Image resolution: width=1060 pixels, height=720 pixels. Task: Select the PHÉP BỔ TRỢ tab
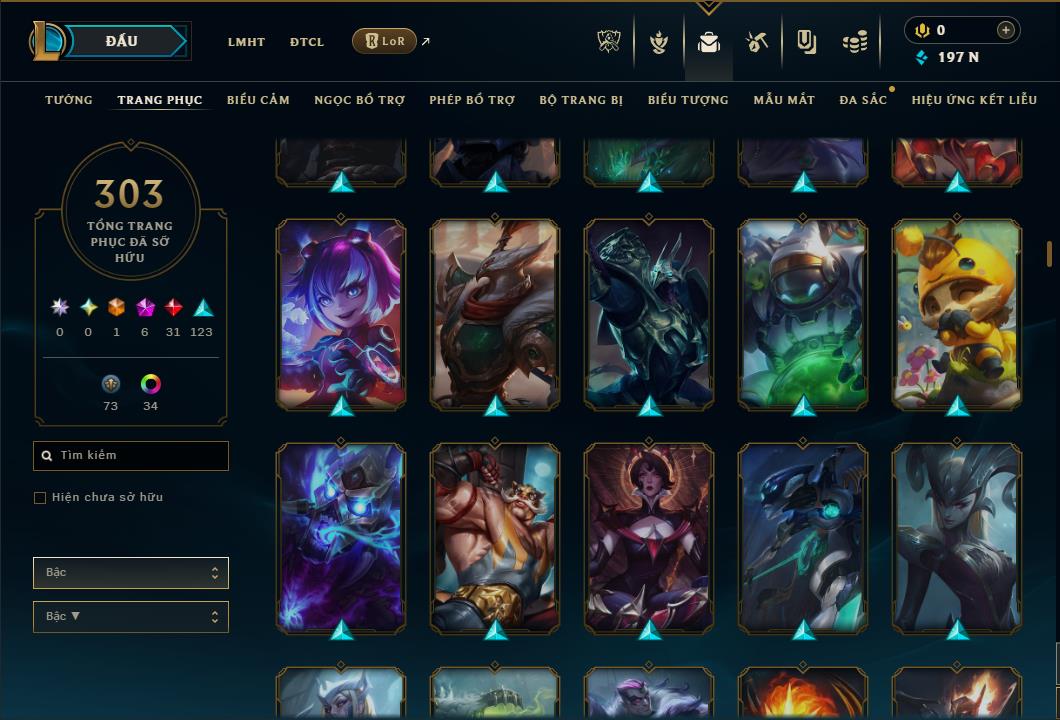pos(472,100)
